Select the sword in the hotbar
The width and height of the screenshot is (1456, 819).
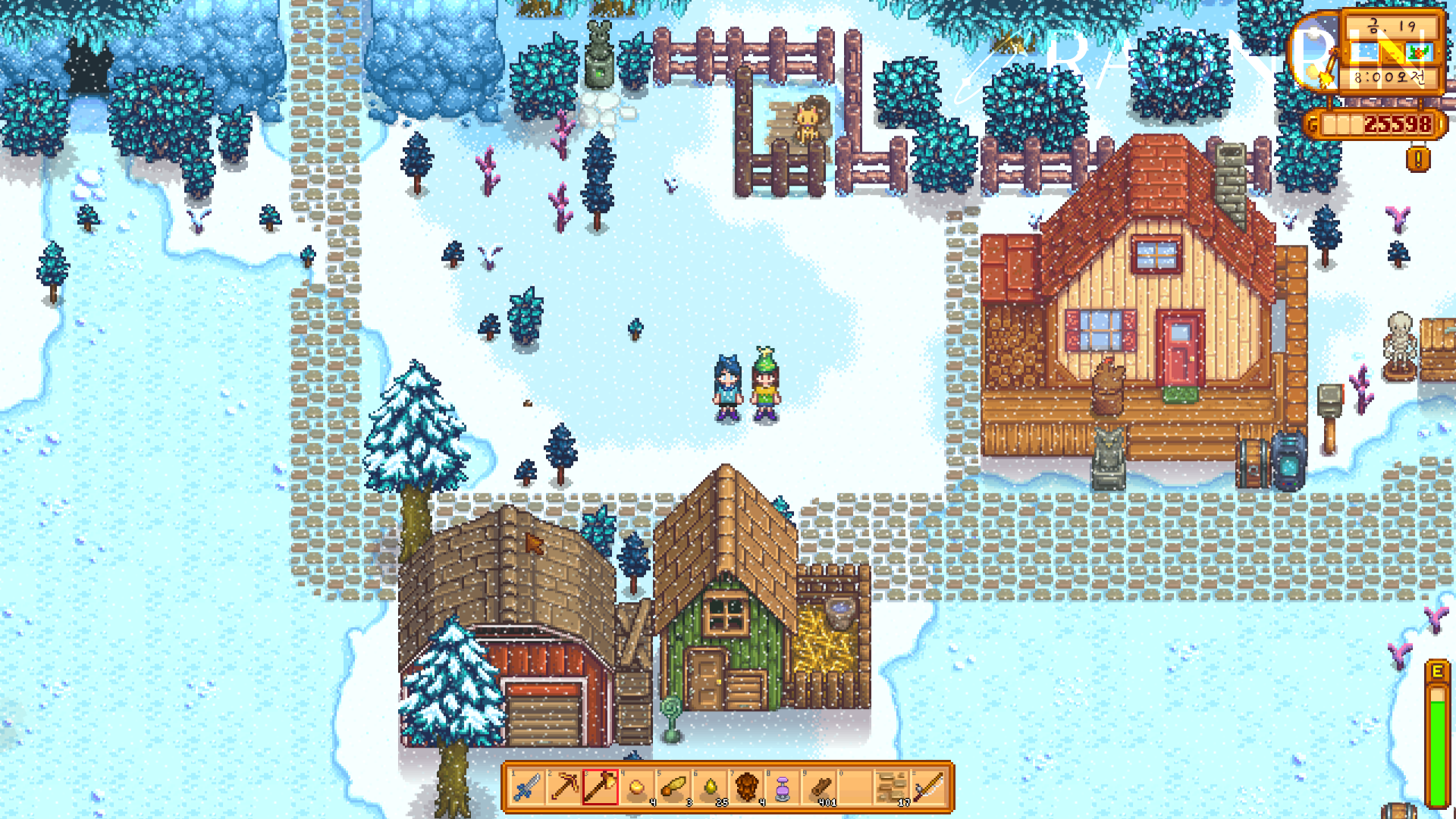[x=528, y=787]
